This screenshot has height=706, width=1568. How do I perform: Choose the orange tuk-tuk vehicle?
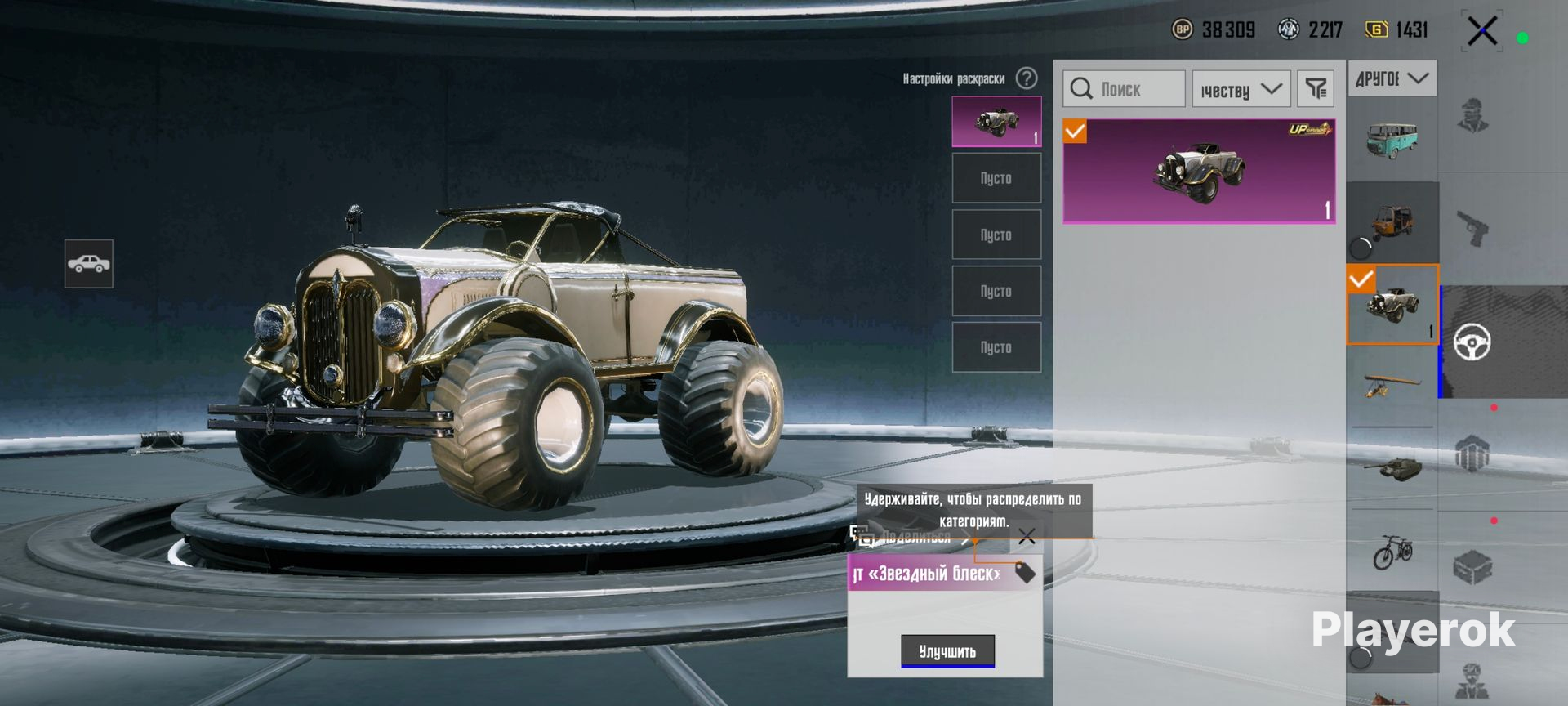click(x=1392, y=221)
